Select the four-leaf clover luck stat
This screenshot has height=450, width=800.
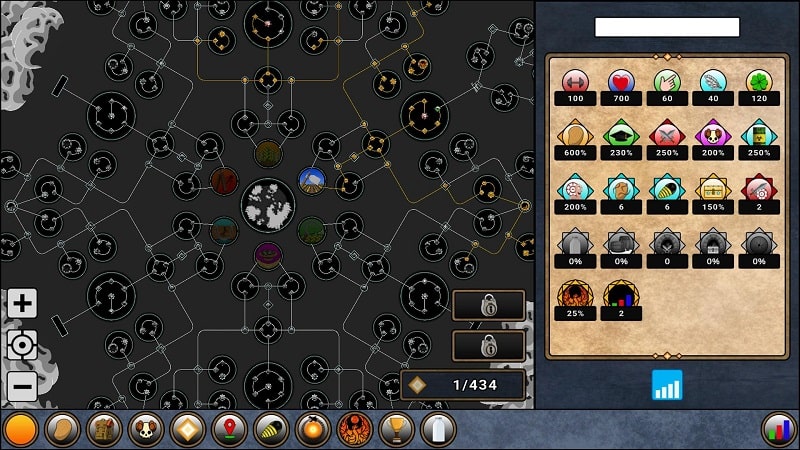760,82
